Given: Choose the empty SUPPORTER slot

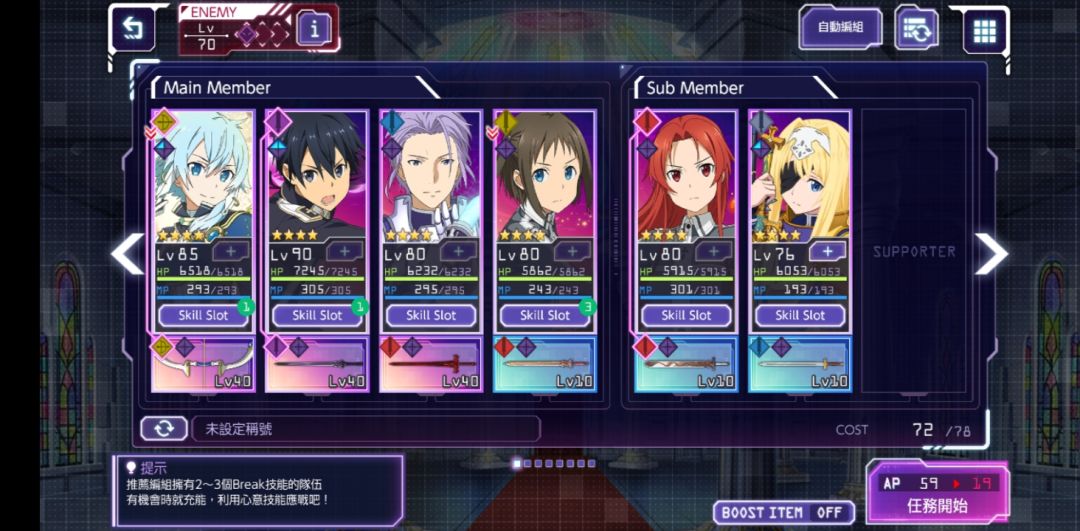Looking at the screenshot, I should 914,251.
